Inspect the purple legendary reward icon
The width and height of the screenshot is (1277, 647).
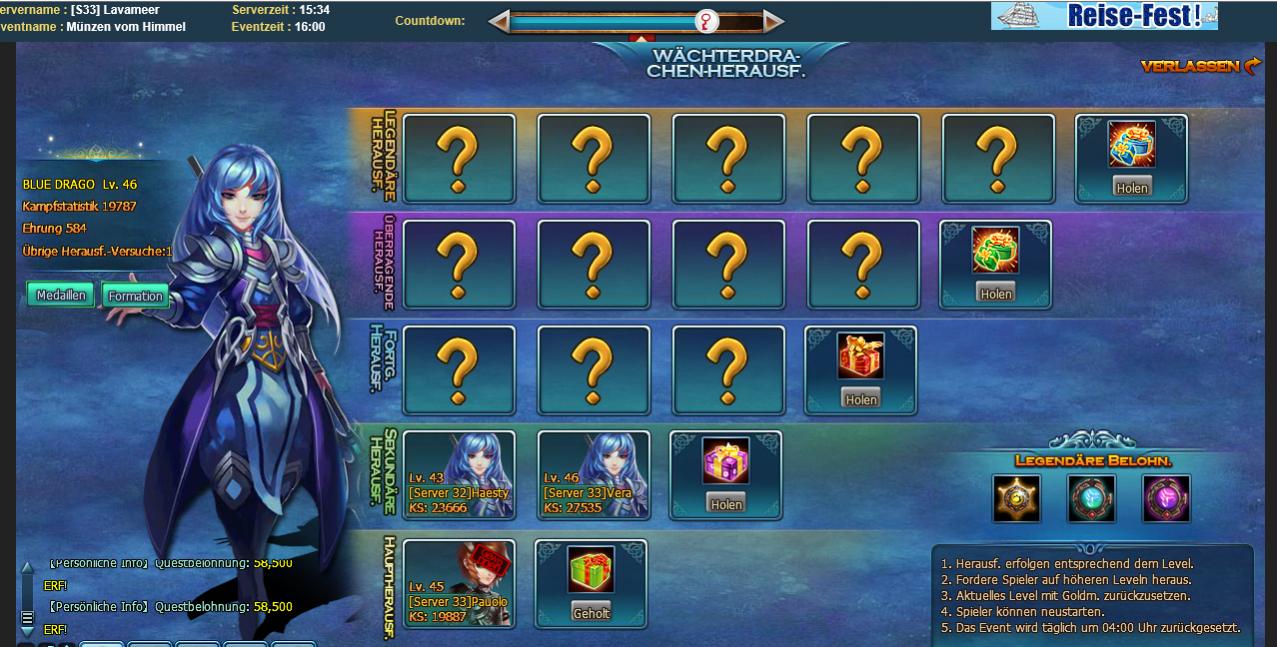point(1166,498)
